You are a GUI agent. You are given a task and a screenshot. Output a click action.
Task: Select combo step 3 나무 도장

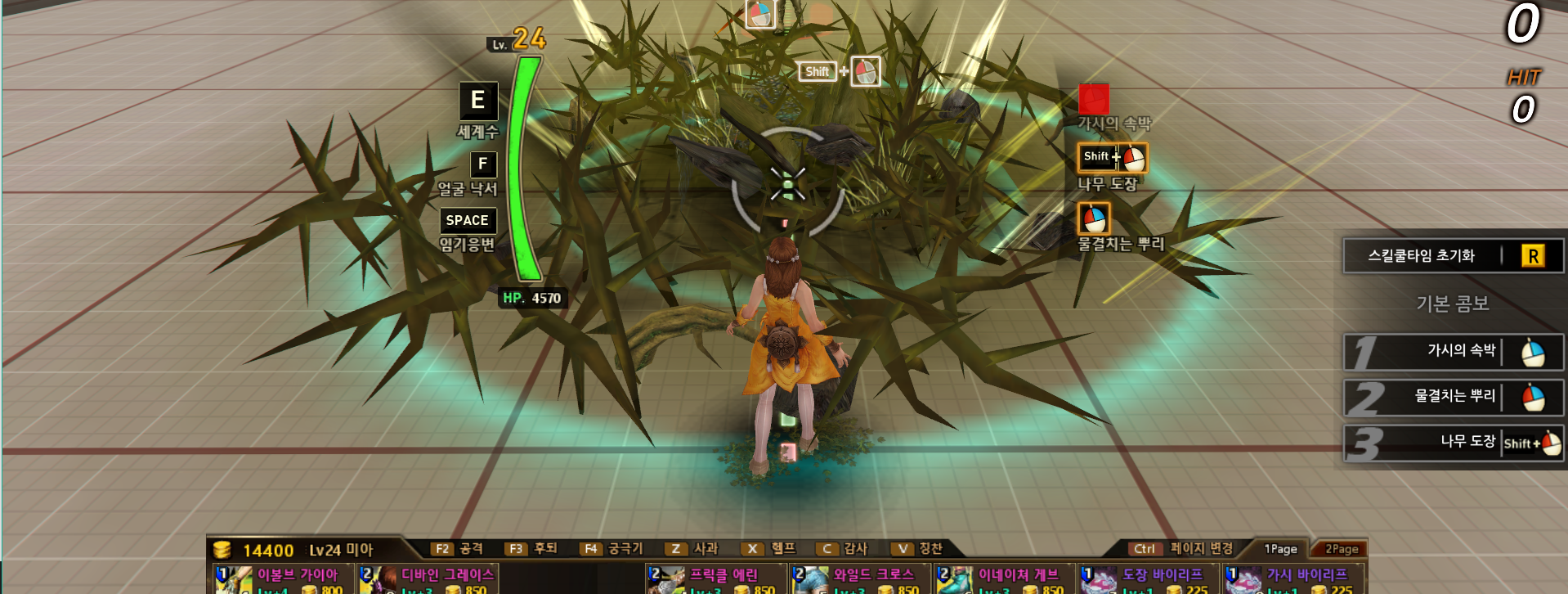(1453, 443)
